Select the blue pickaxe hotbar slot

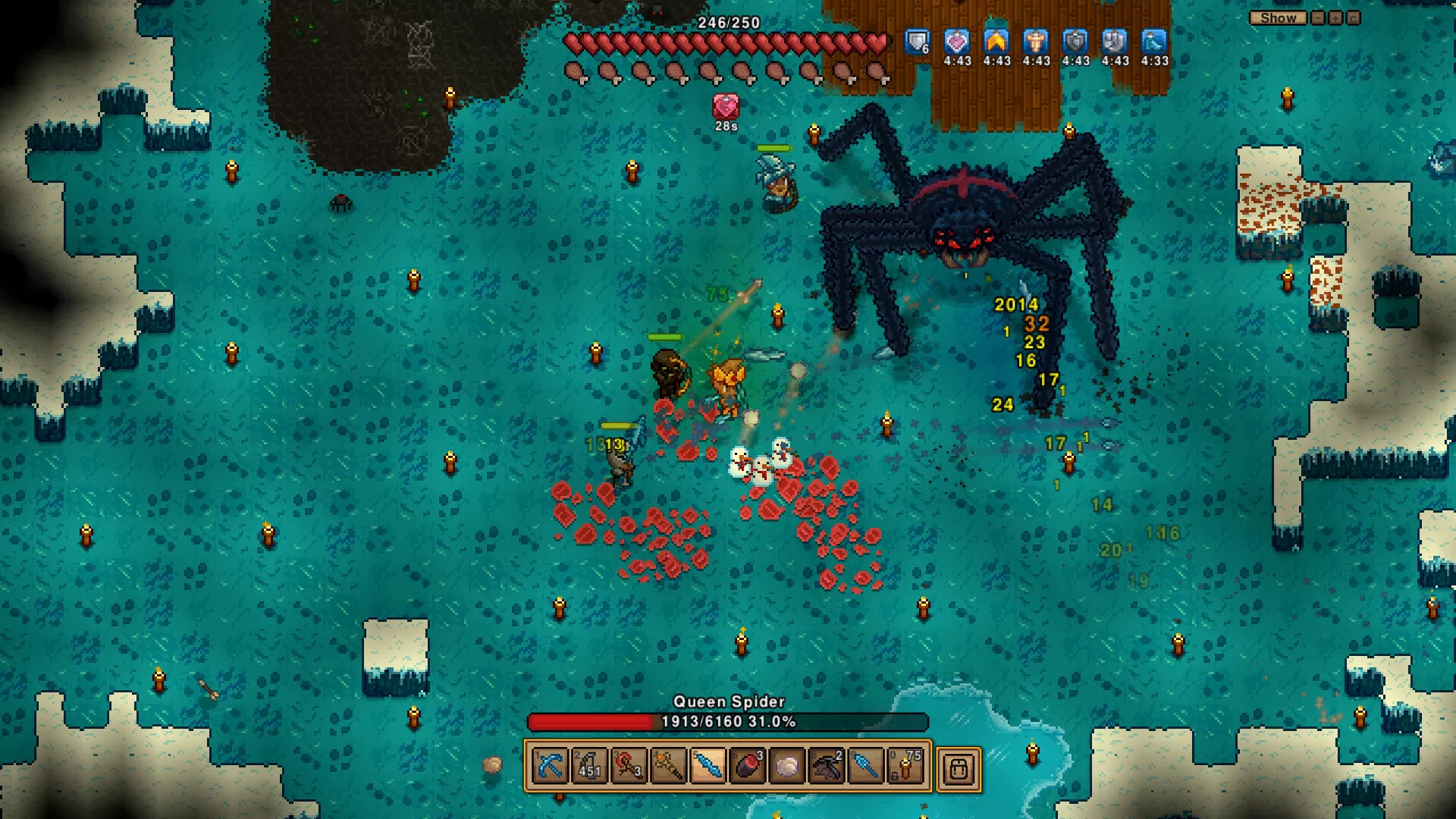[550, 767]
